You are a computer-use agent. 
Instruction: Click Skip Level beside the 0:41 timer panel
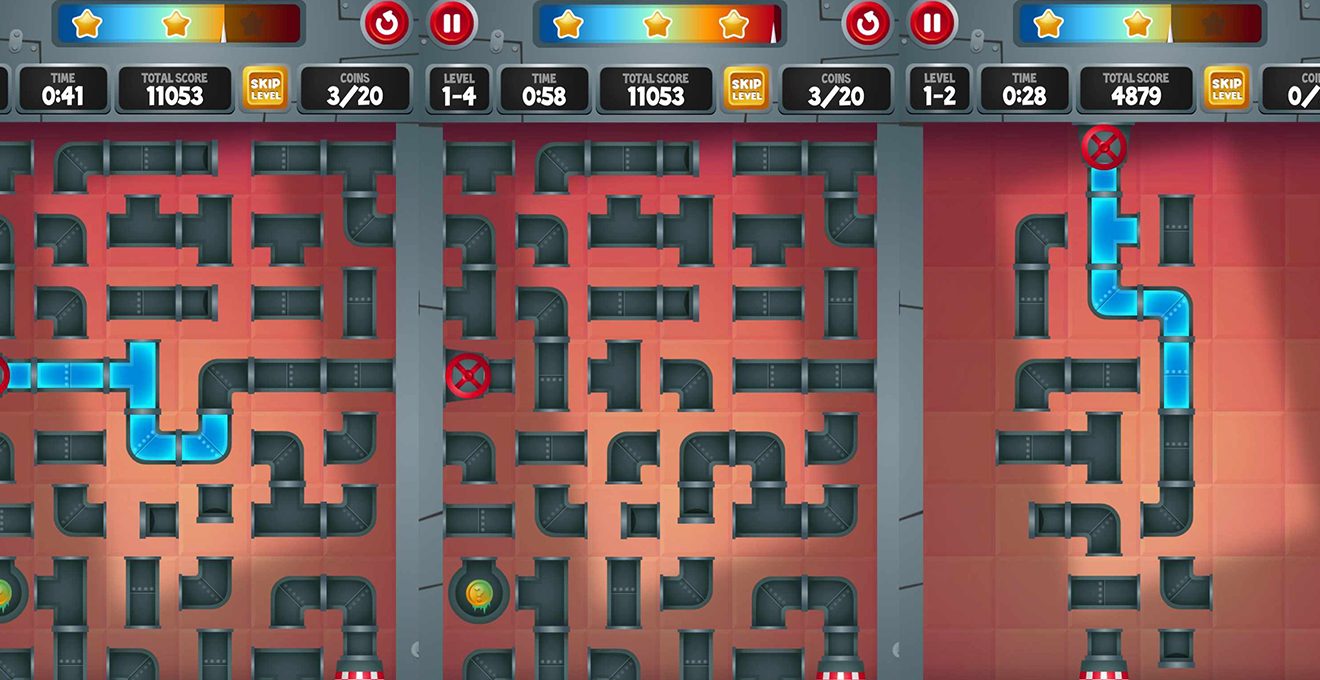[x=265, y=89]
